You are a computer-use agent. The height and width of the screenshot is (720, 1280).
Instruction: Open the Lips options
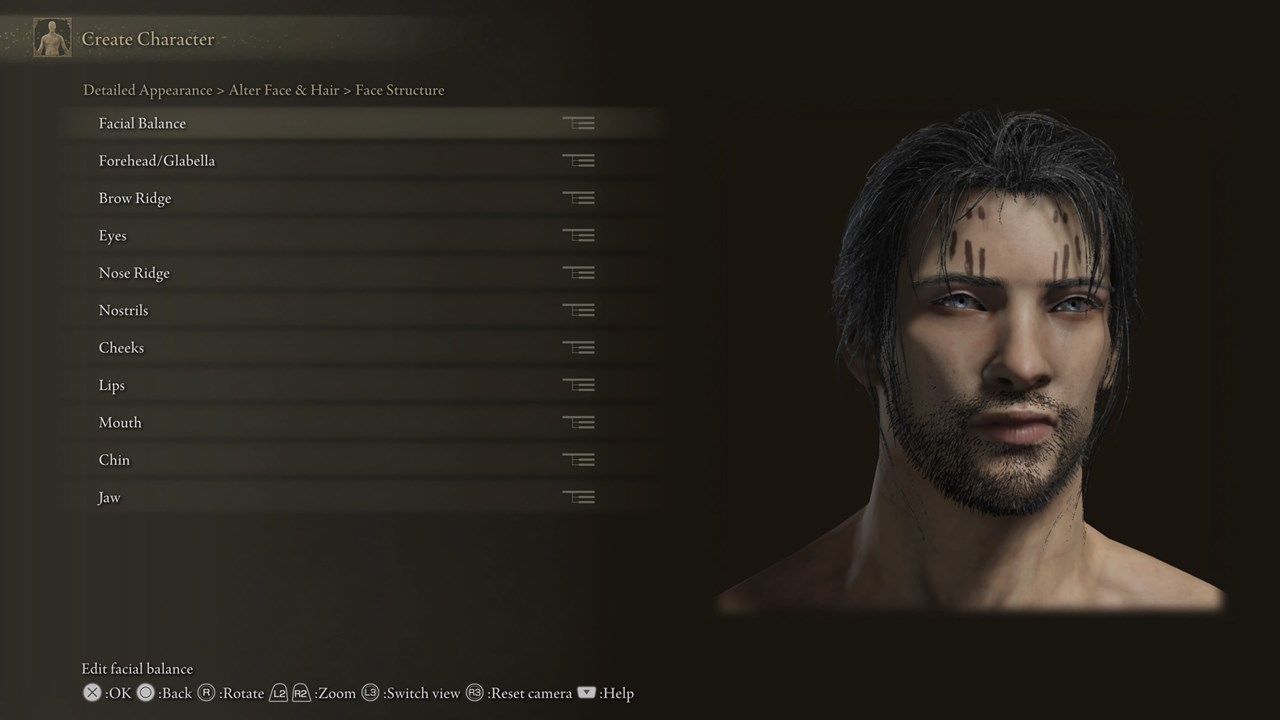pos(112,385)
